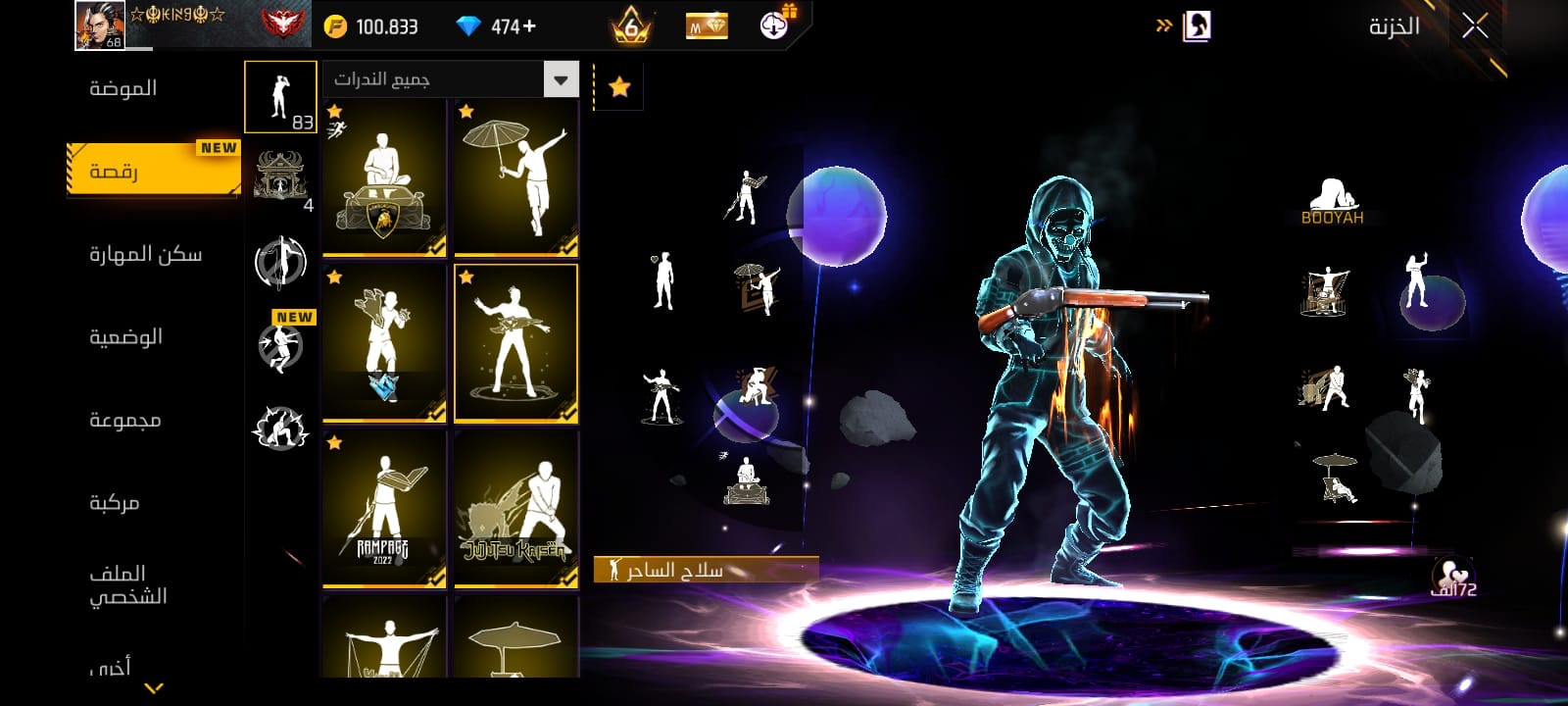
Task: Click the BOOYAH emote wheel slot
Action: pos(1332,202)
